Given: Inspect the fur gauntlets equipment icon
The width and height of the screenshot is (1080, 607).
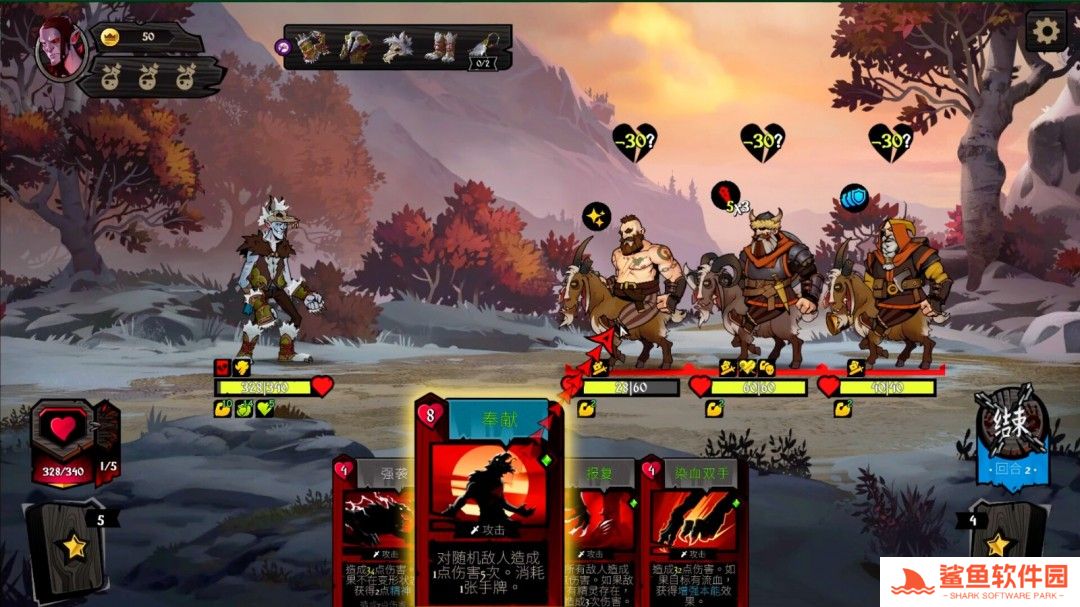Looking at the screenshot, I should (x=312, y=46).
